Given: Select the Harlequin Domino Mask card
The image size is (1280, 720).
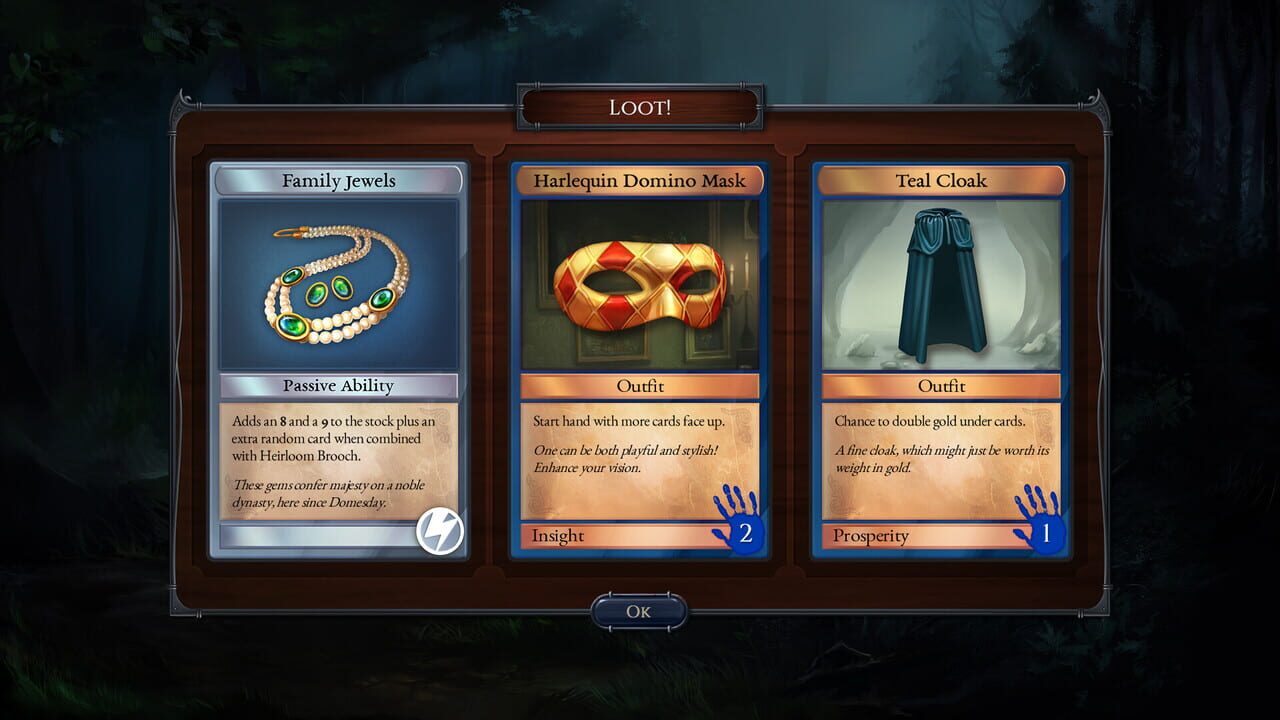Looking at the screenshot, I should tap(641, 360).
